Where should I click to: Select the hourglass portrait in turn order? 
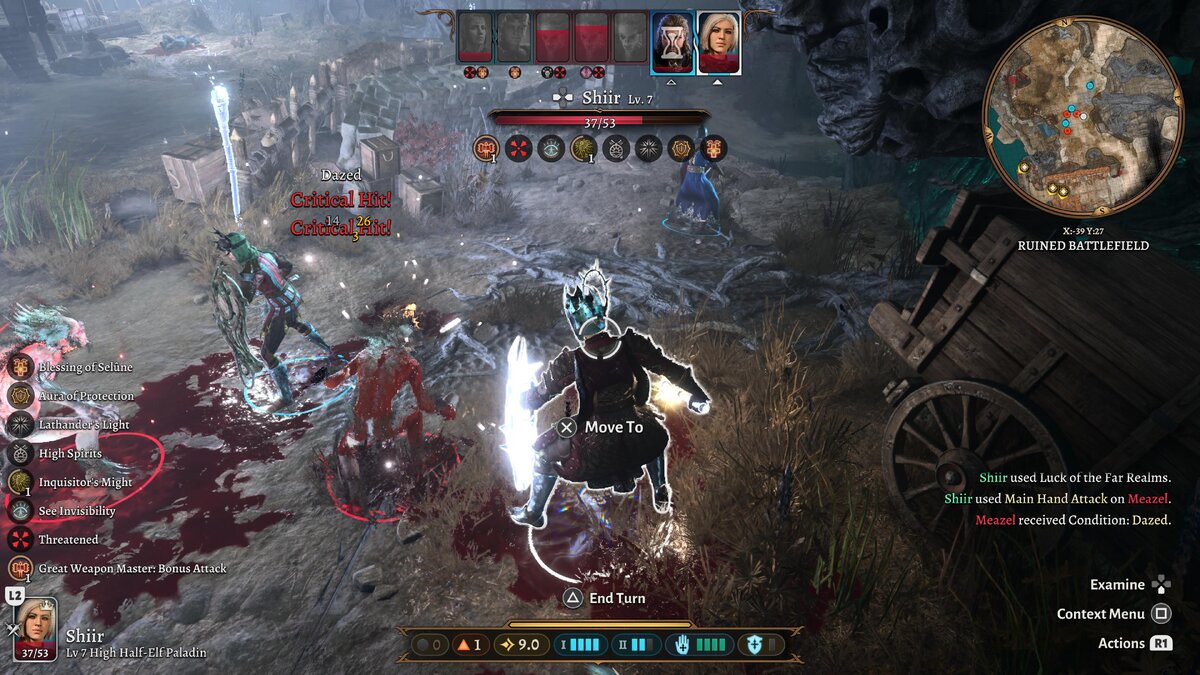[x=672, y=42]
